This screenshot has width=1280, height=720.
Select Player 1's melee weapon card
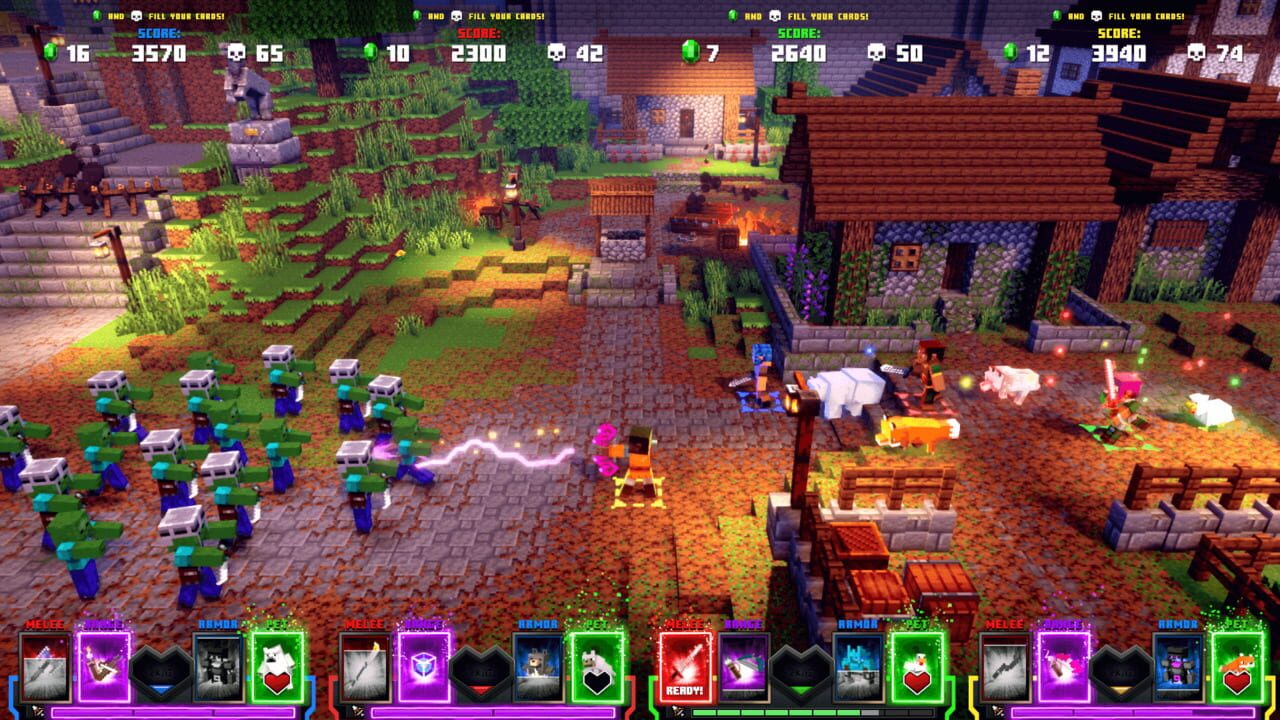click(x=45, y=668)
